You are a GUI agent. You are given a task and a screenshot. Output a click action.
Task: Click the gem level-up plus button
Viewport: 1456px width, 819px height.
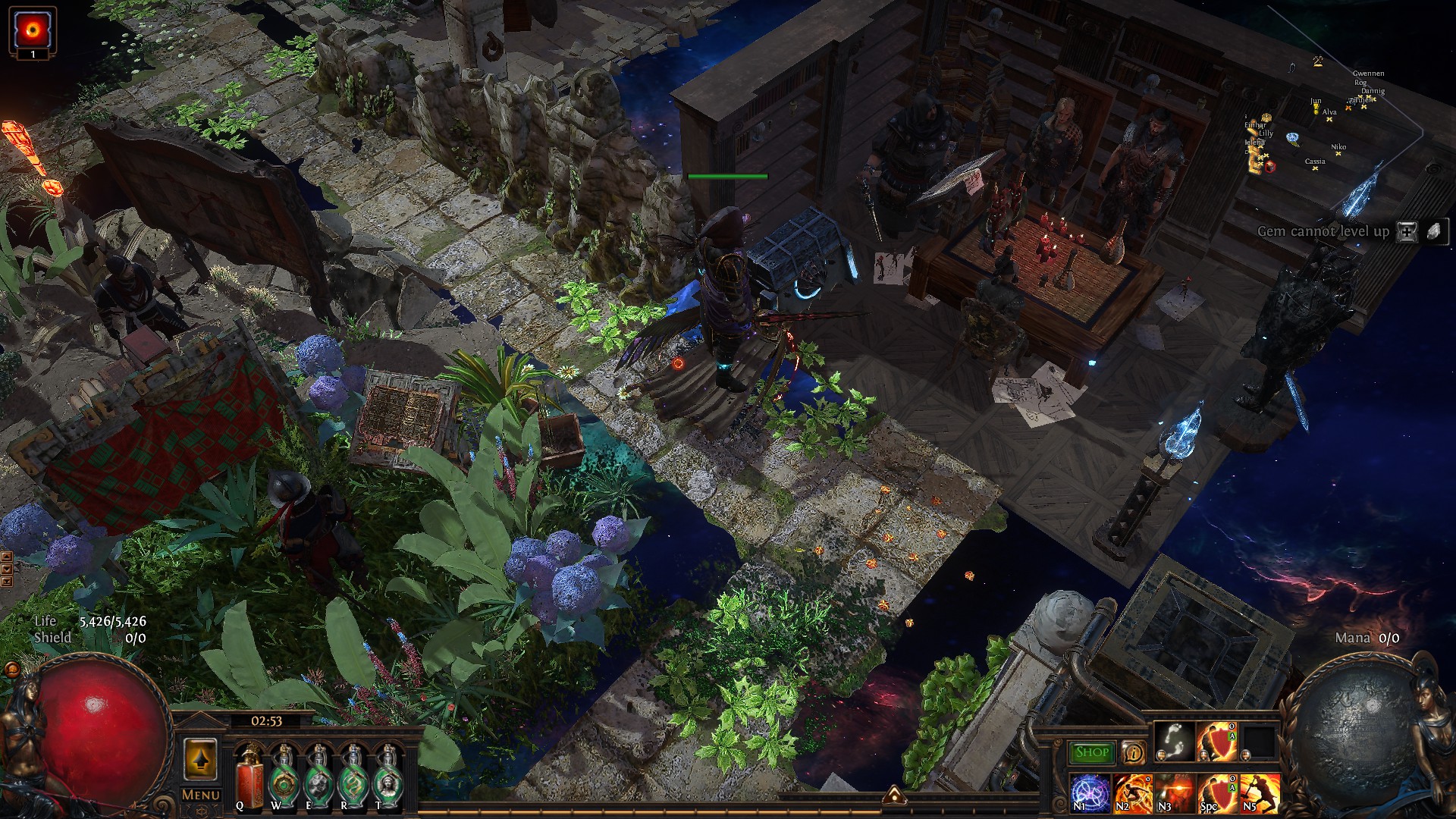coord(1407,232)
